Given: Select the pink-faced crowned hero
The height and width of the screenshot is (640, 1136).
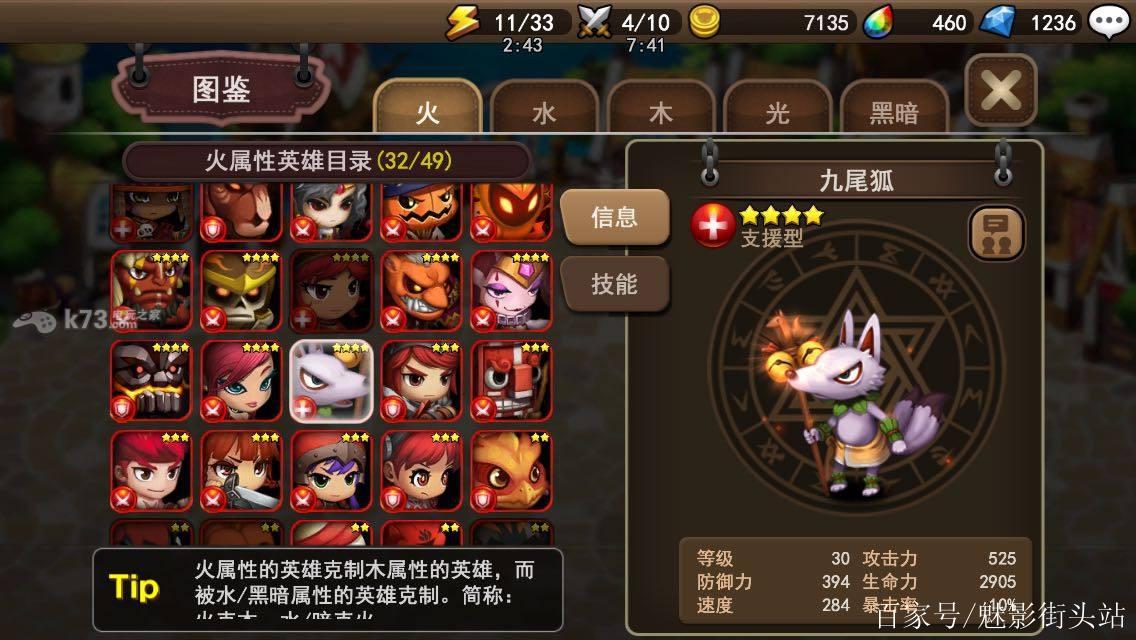Looking at the screenshot, I should (511, 290).
